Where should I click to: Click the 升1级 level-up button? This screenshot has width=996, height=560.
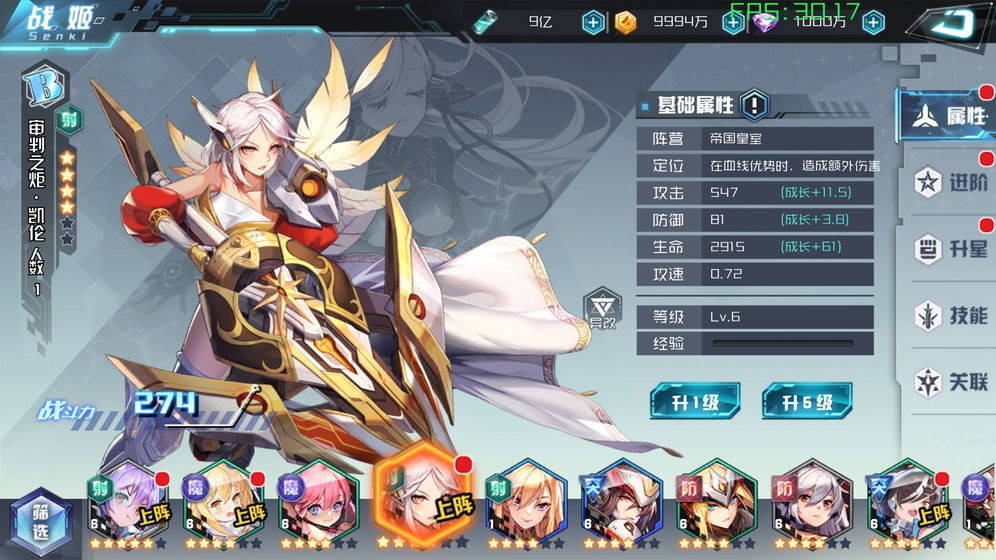click(695, 402)
